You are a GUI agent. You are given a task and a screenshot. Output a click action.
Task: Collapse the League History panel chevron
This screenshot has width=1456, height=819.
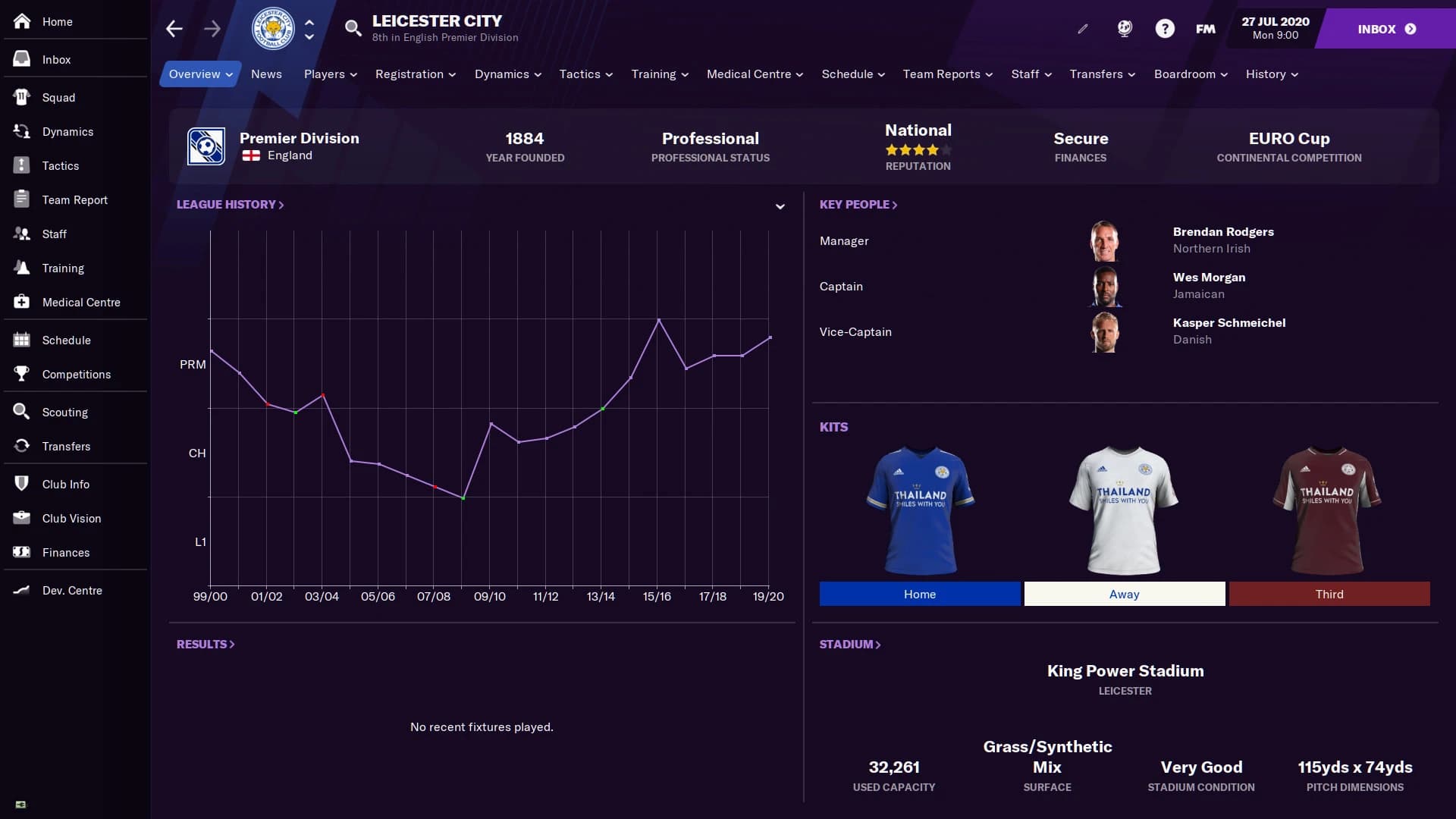point(780,206)
